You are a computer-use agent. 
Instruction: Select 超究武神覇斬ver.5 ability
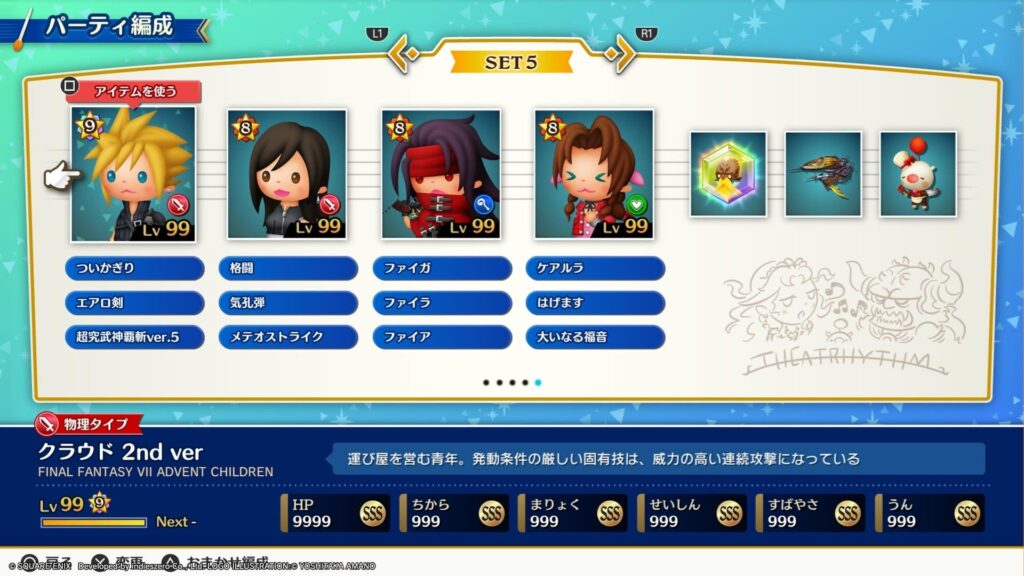coord(134,337)
